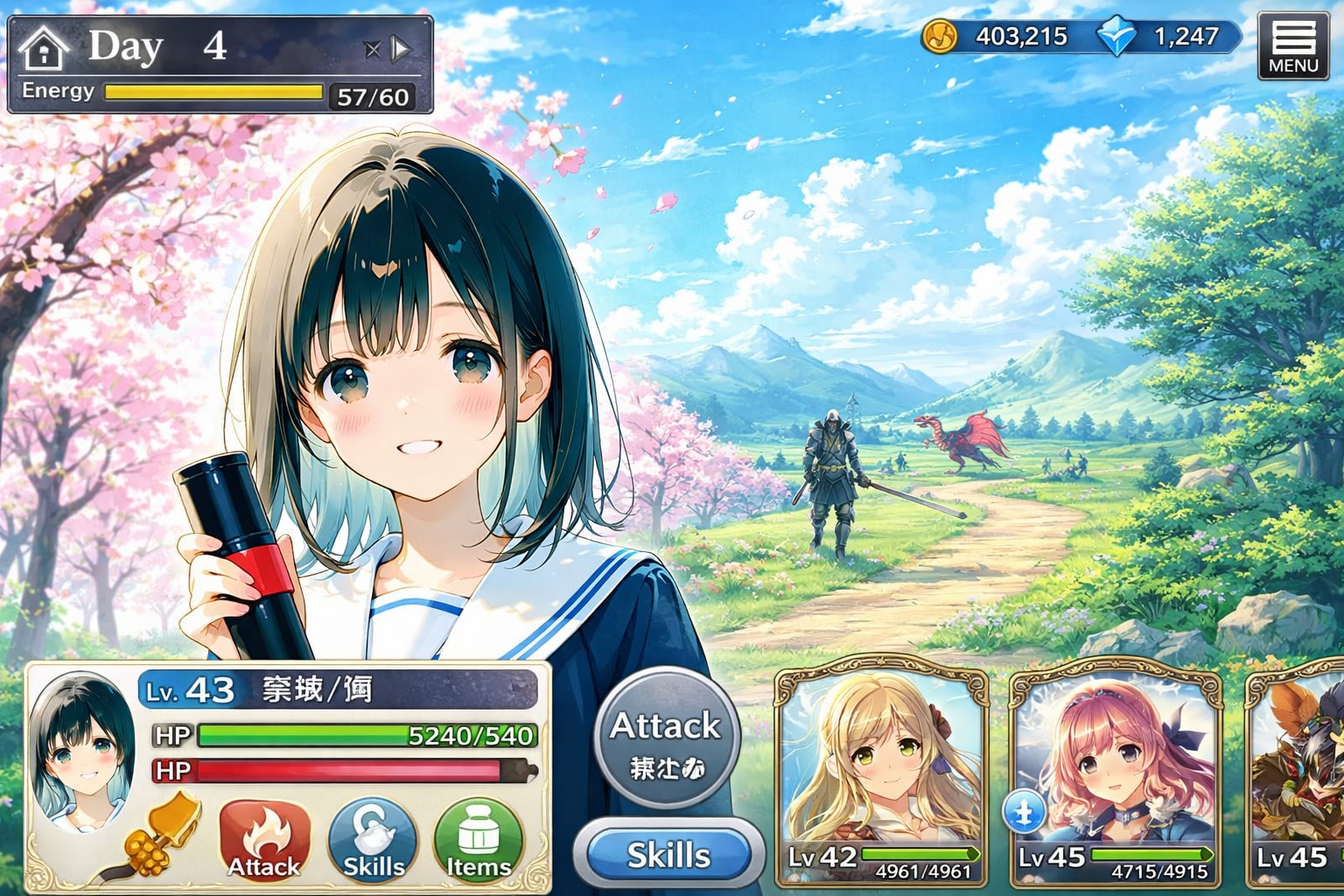Activate the large round grey Attack button

tap(667, 738)
